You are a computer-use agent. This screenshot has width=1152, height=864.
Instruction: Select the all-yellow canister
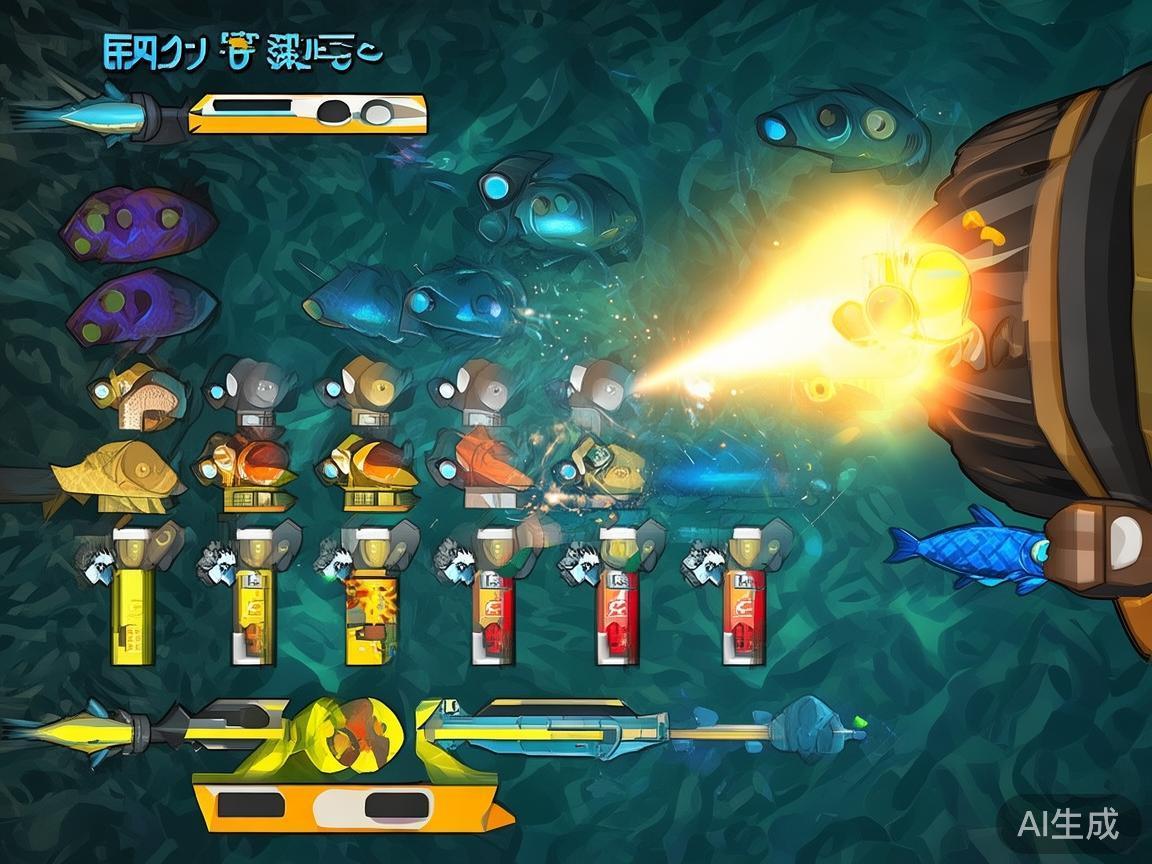coord(133,598)
